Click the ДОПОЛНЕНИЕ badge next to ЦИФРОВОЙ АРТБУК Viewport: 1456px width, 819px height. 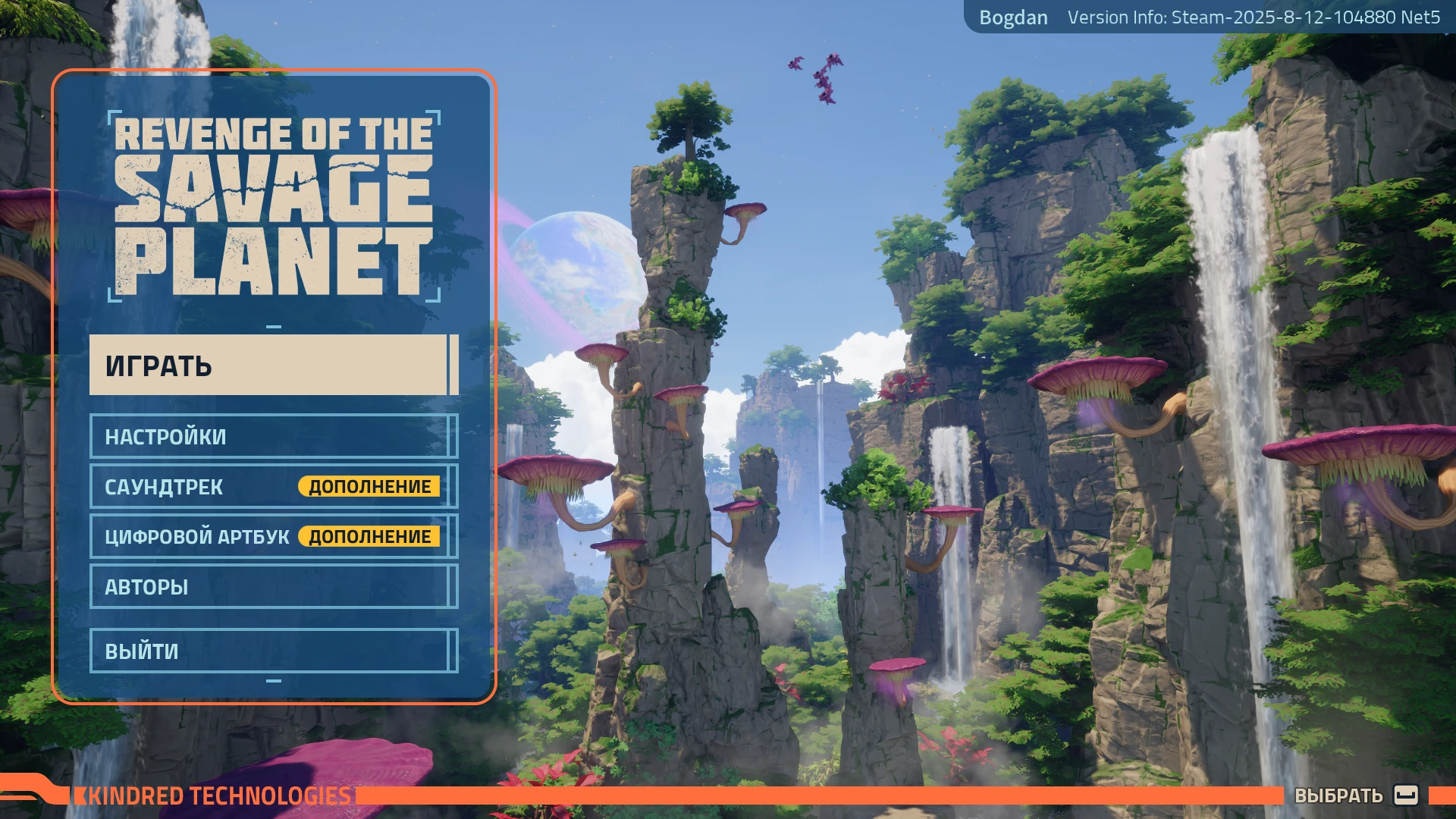click(x=371, y=536)
